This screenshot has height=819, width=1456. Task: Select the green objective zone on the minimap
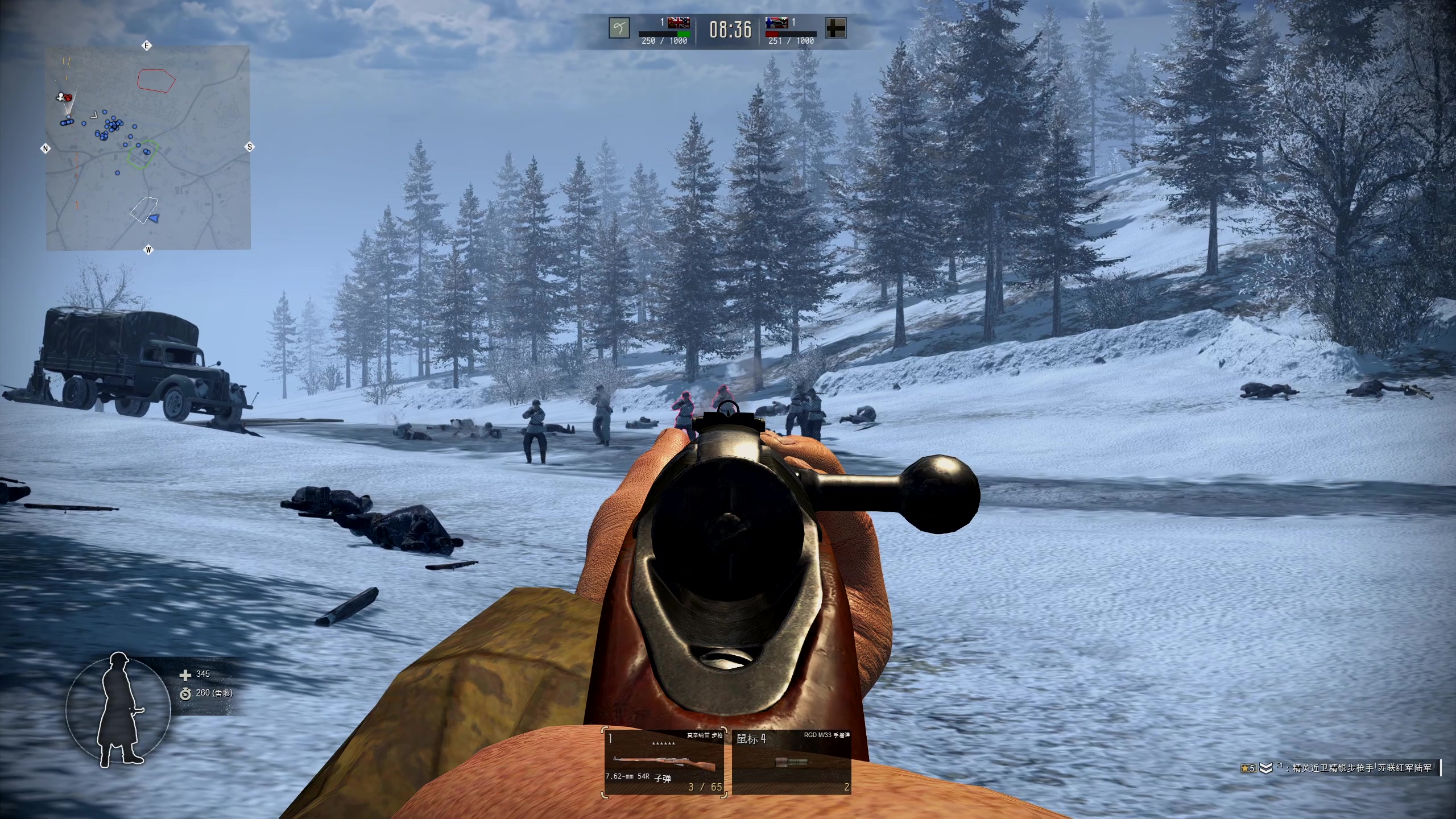(141, 154)
